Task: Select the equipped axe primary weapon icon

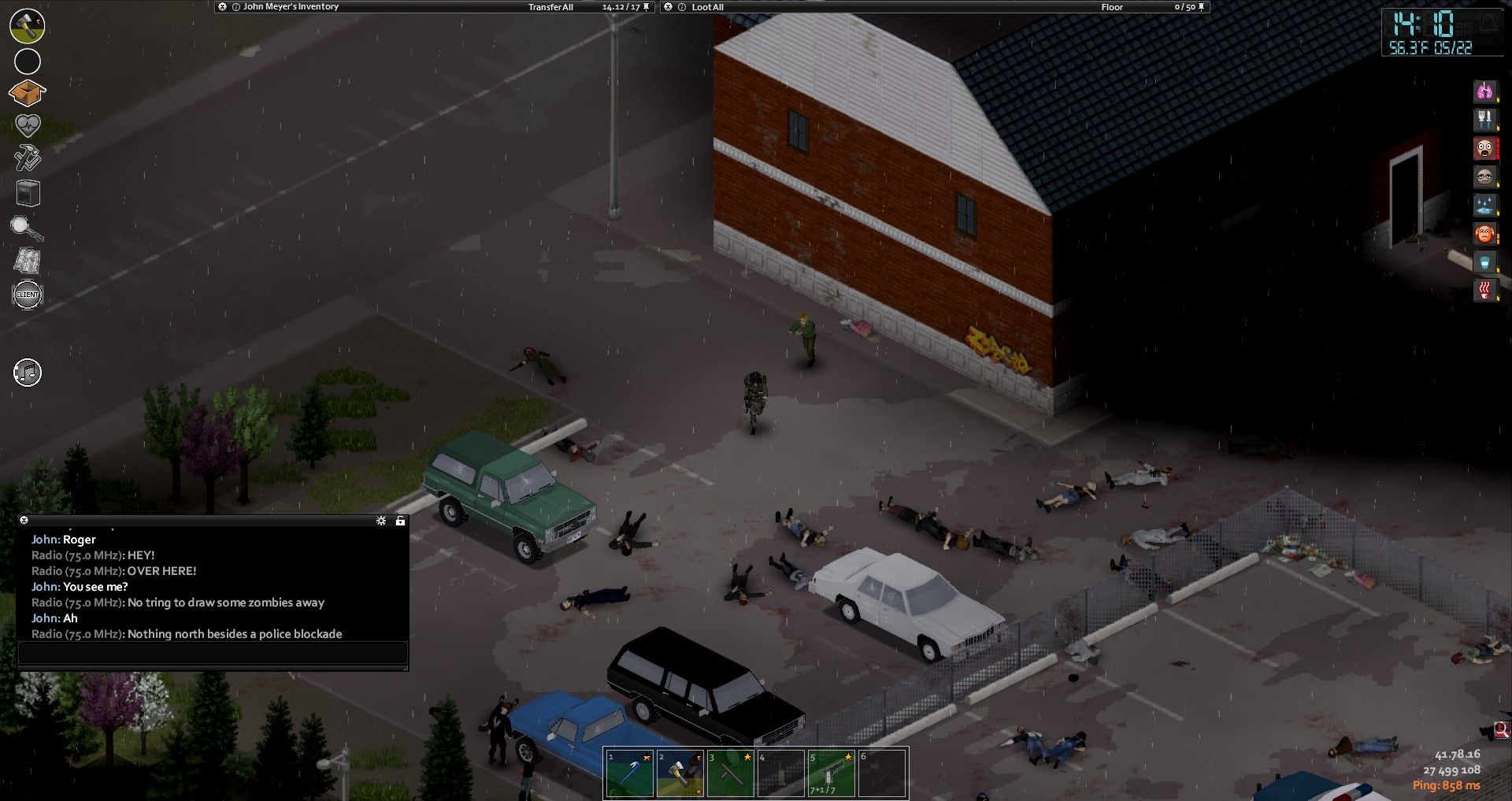Action: pos(28,26)
